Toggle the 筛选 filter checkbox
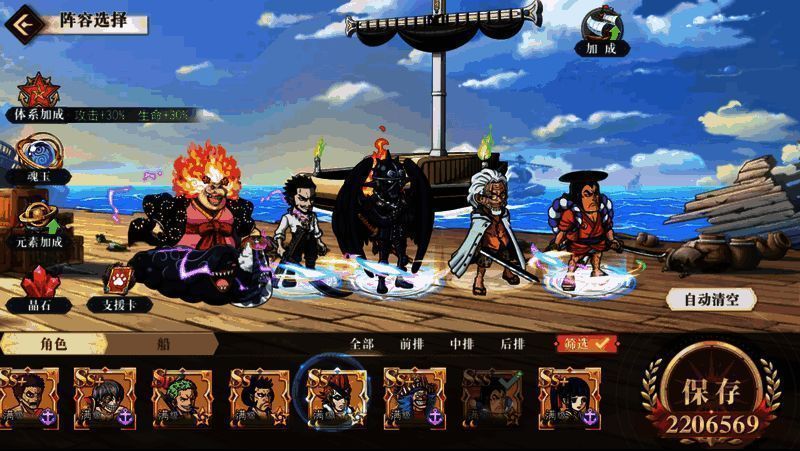 click(x=586, y=344)
